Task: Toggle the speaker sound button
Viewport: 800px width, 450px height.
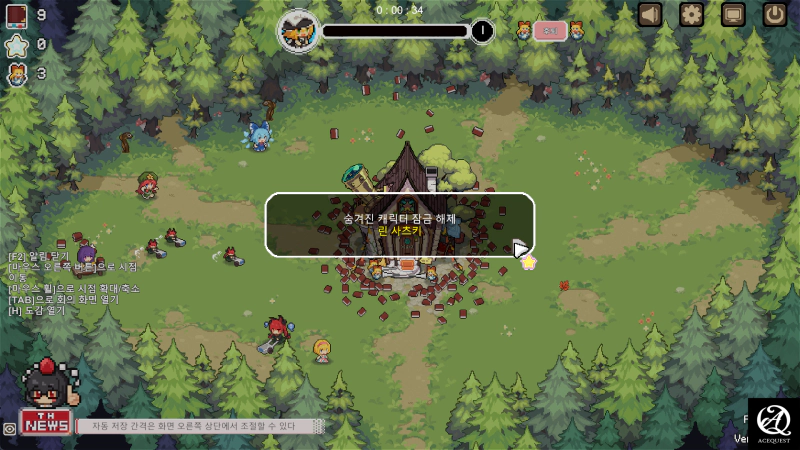Action: 651,14
